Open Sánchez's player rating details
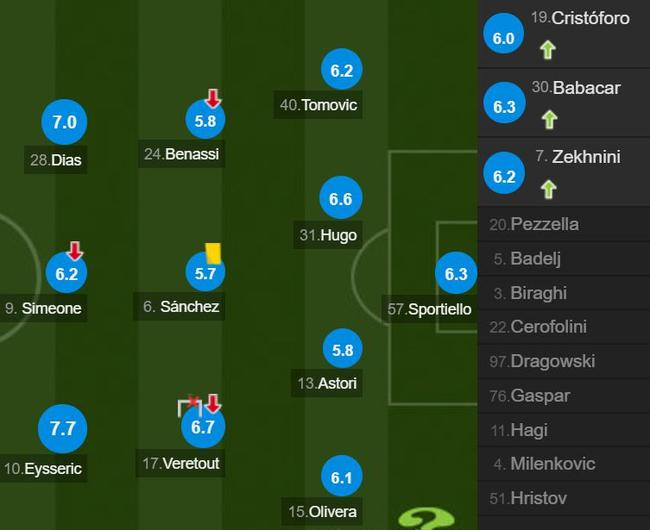Image resolution: width=650 pixels, height=530 pixels. click(205, 272)
